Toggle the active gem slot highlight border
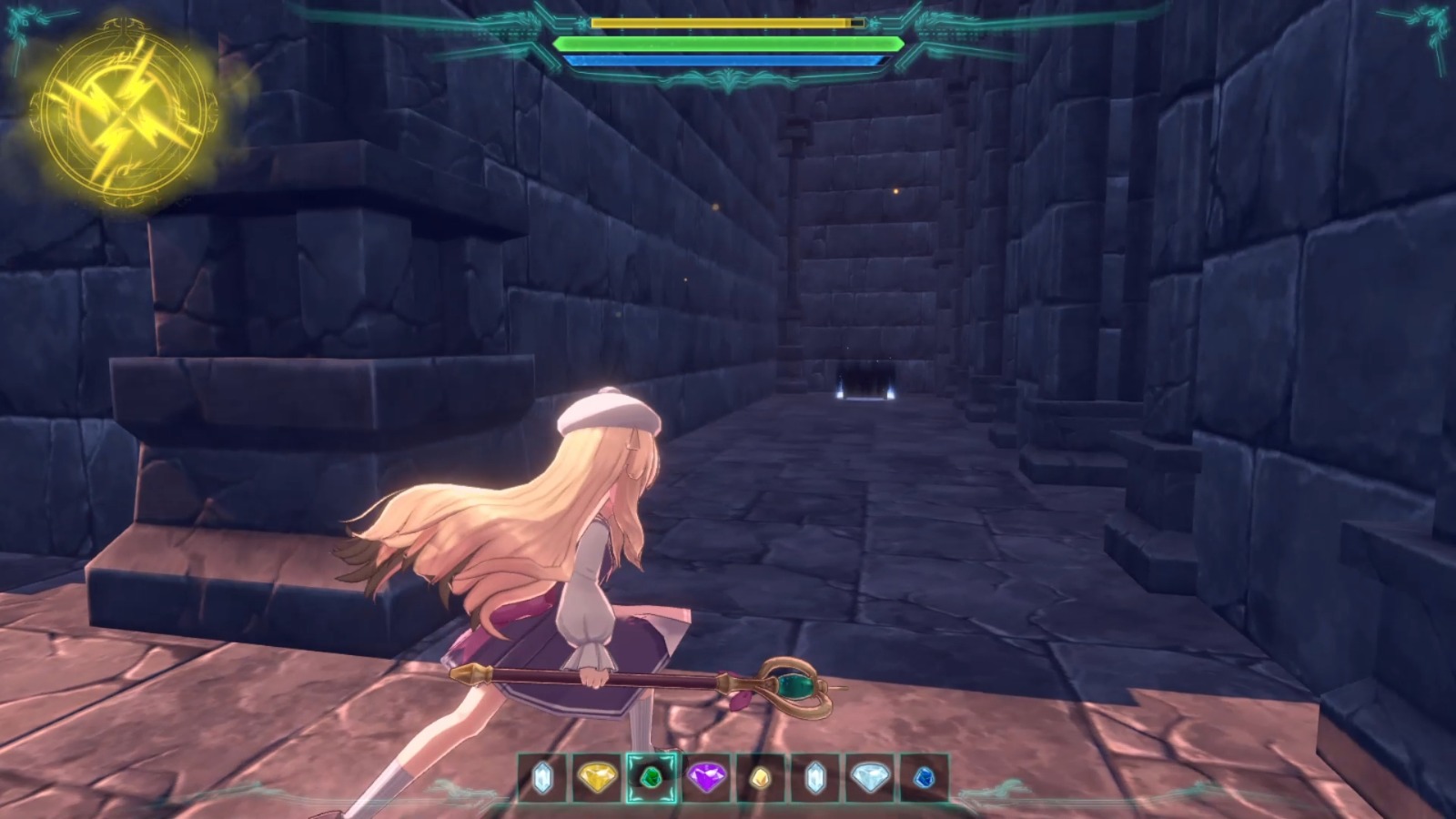Viewport: 1456px width, 819px height. [x=652, y=757]
